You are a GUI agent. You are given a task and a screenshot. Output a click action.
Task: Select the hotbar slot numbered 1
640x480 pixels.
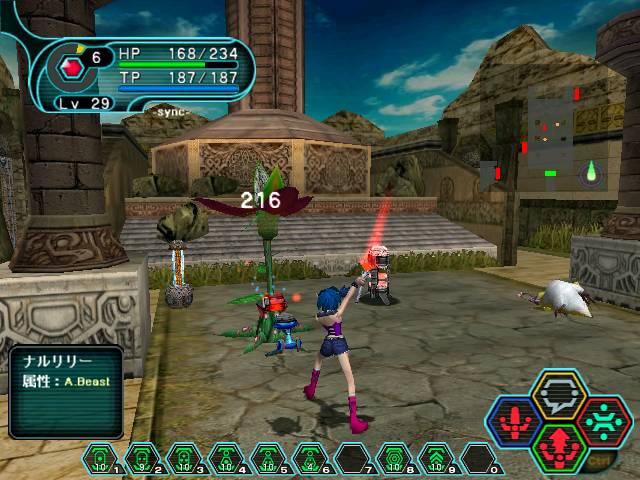[x=100, y=457]
